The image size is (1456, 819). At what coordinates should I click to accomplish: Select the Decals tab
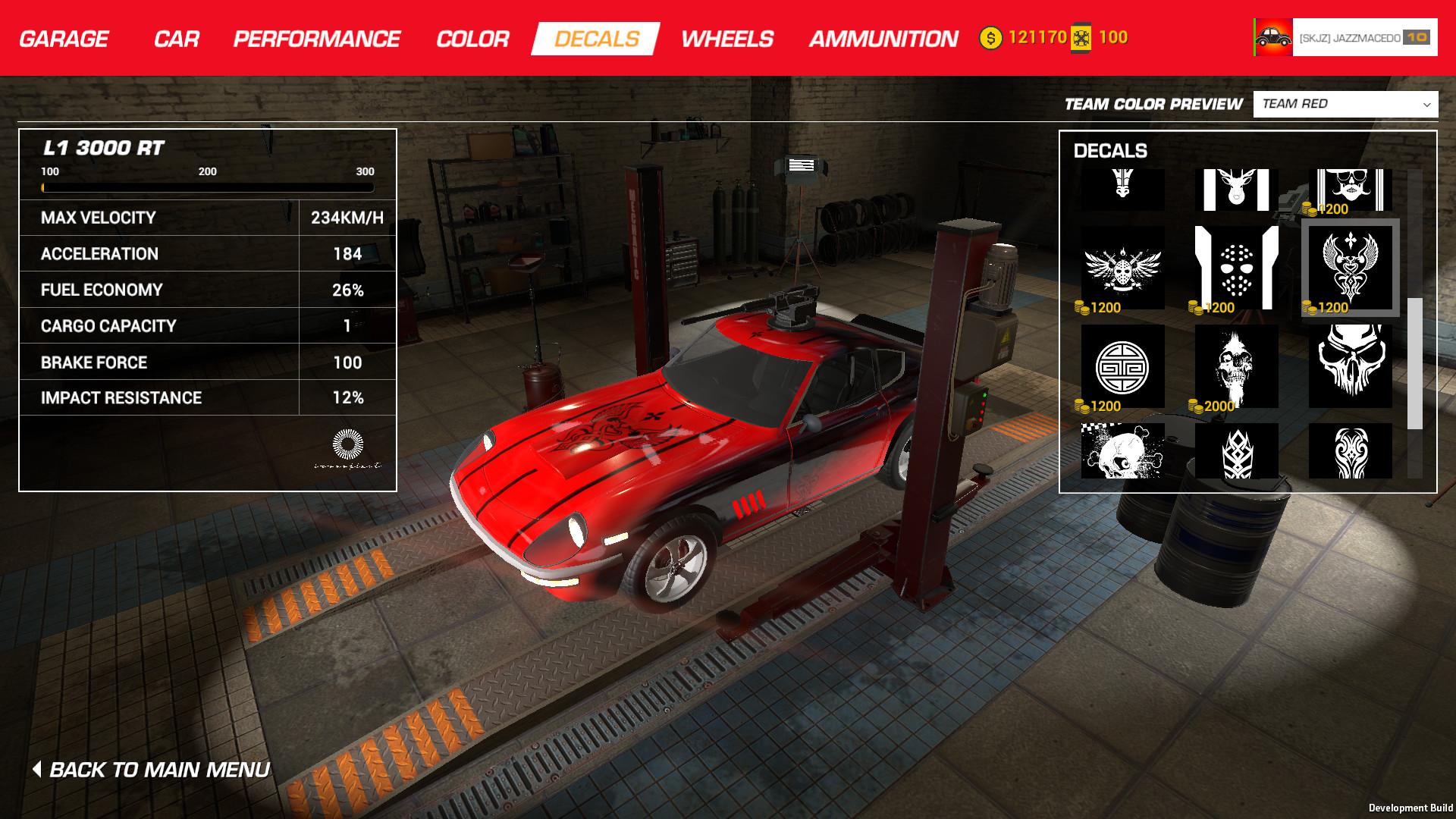596,39
